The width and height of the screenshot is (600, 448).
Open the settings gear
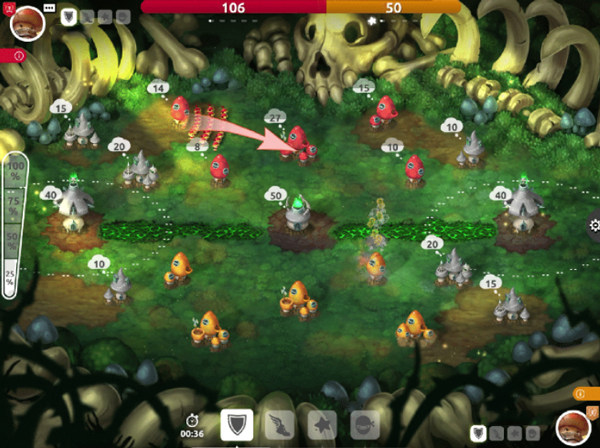coord(594,226)
